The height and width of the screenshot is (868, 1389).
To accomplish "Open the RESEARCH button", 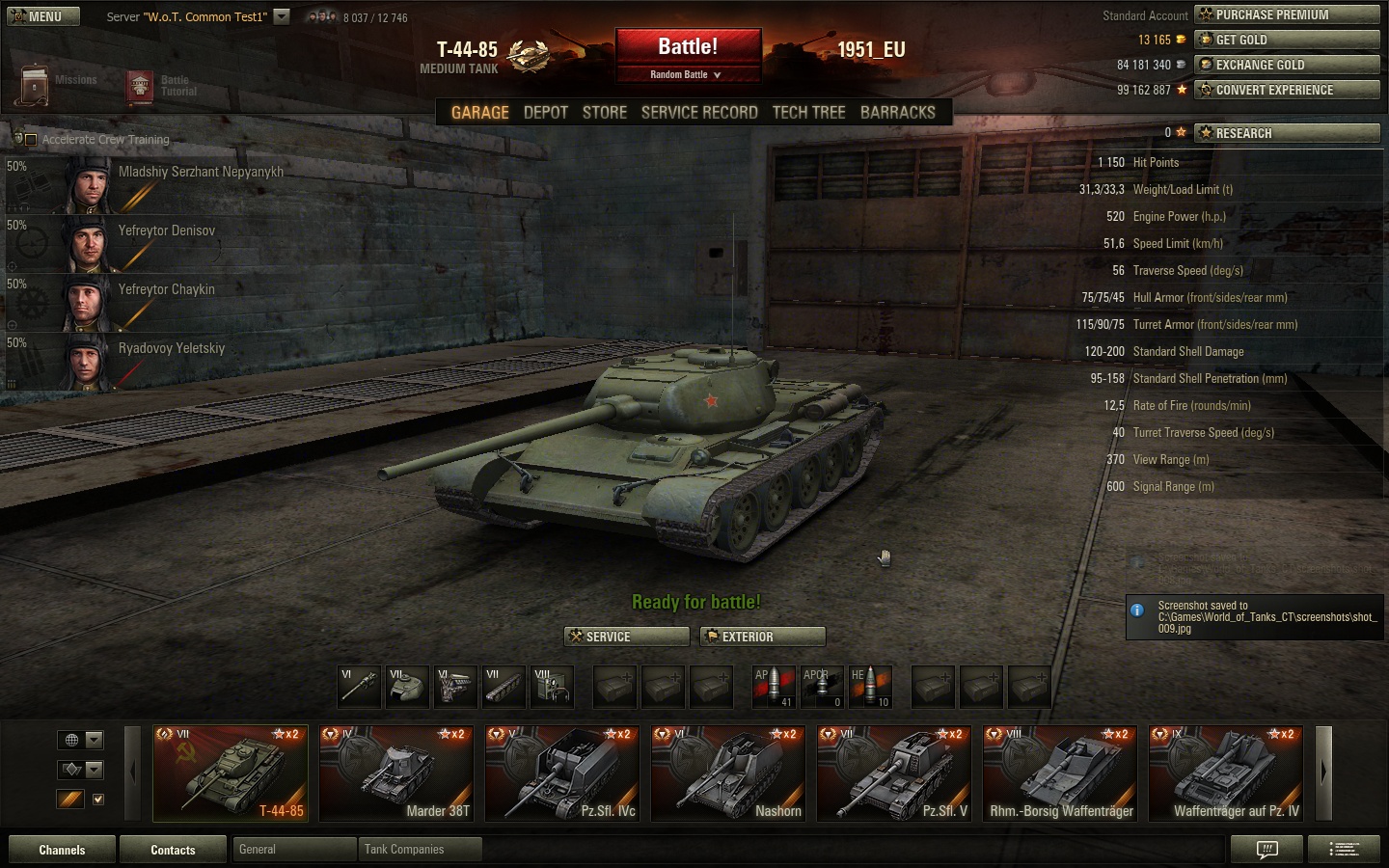I will pyautogui.click(x=1287, y=133).
